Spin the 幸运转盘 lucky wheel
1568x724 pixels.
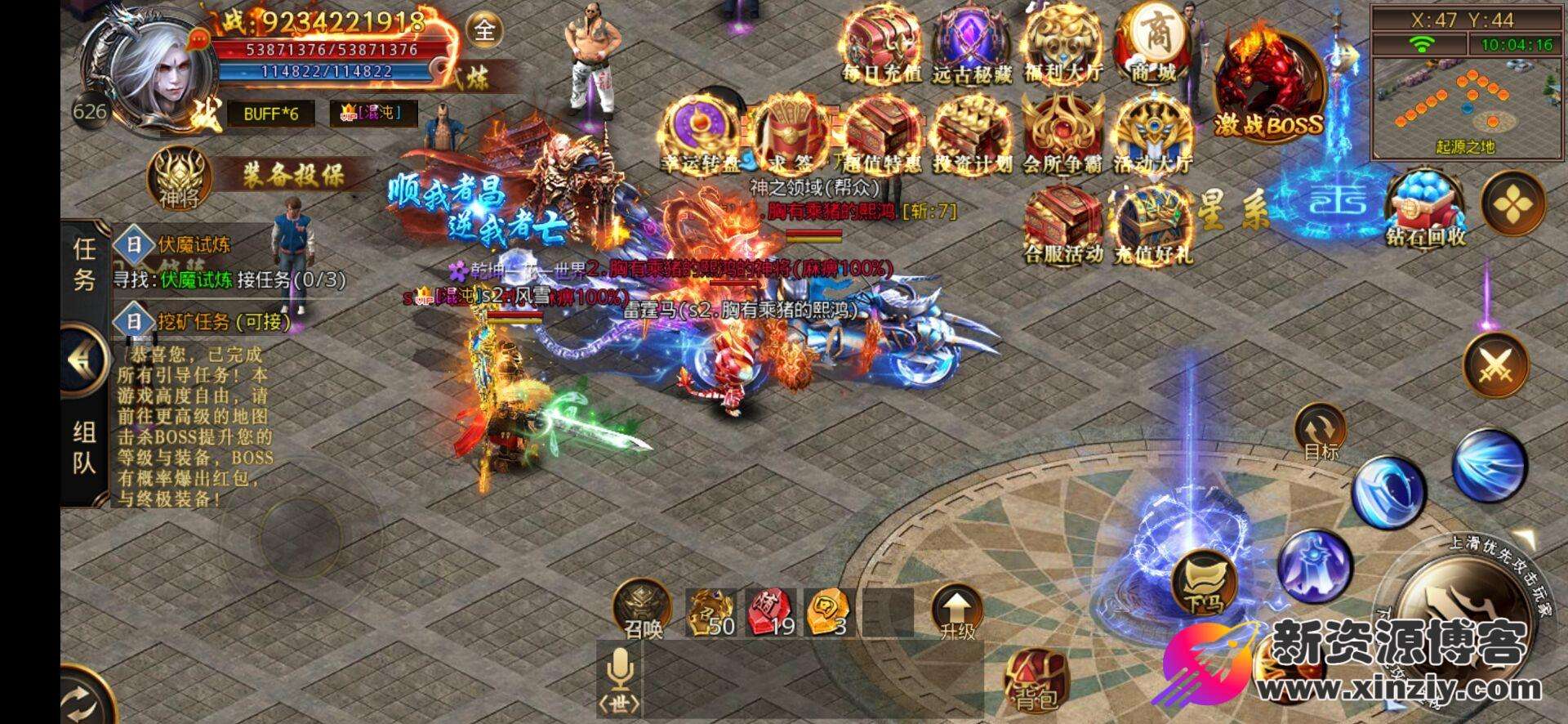click(702, 135)
